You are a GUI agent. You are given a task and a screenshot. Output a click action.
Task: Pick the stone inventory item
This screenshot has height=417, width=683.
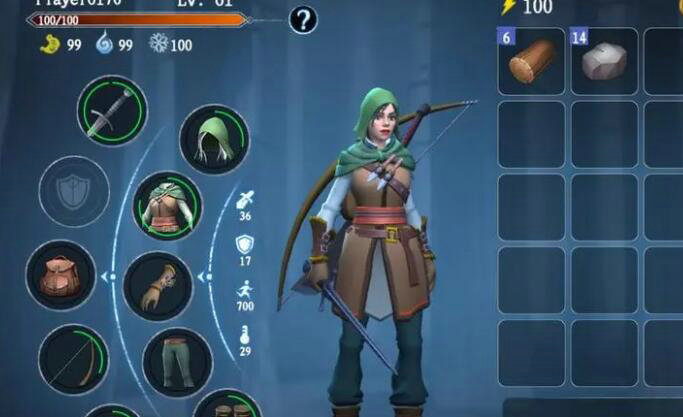604,62
